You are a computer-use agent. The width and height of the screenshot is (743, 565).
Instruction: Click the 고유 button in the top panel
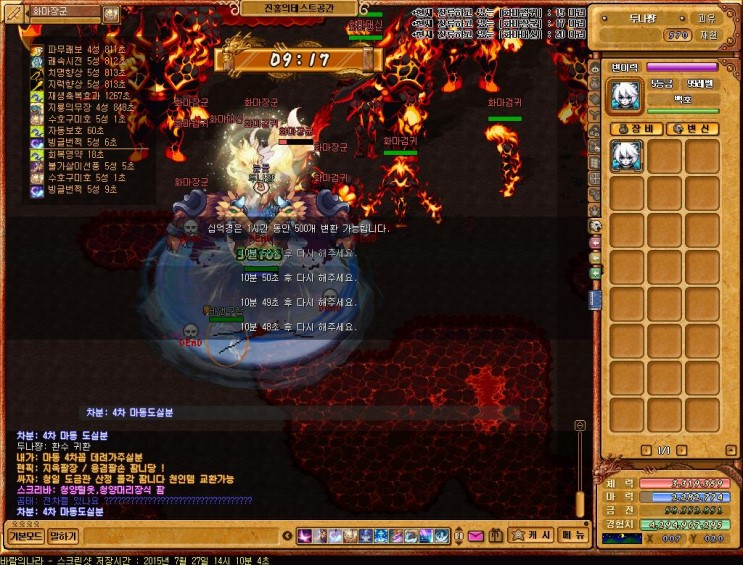(x=706, y=18)
